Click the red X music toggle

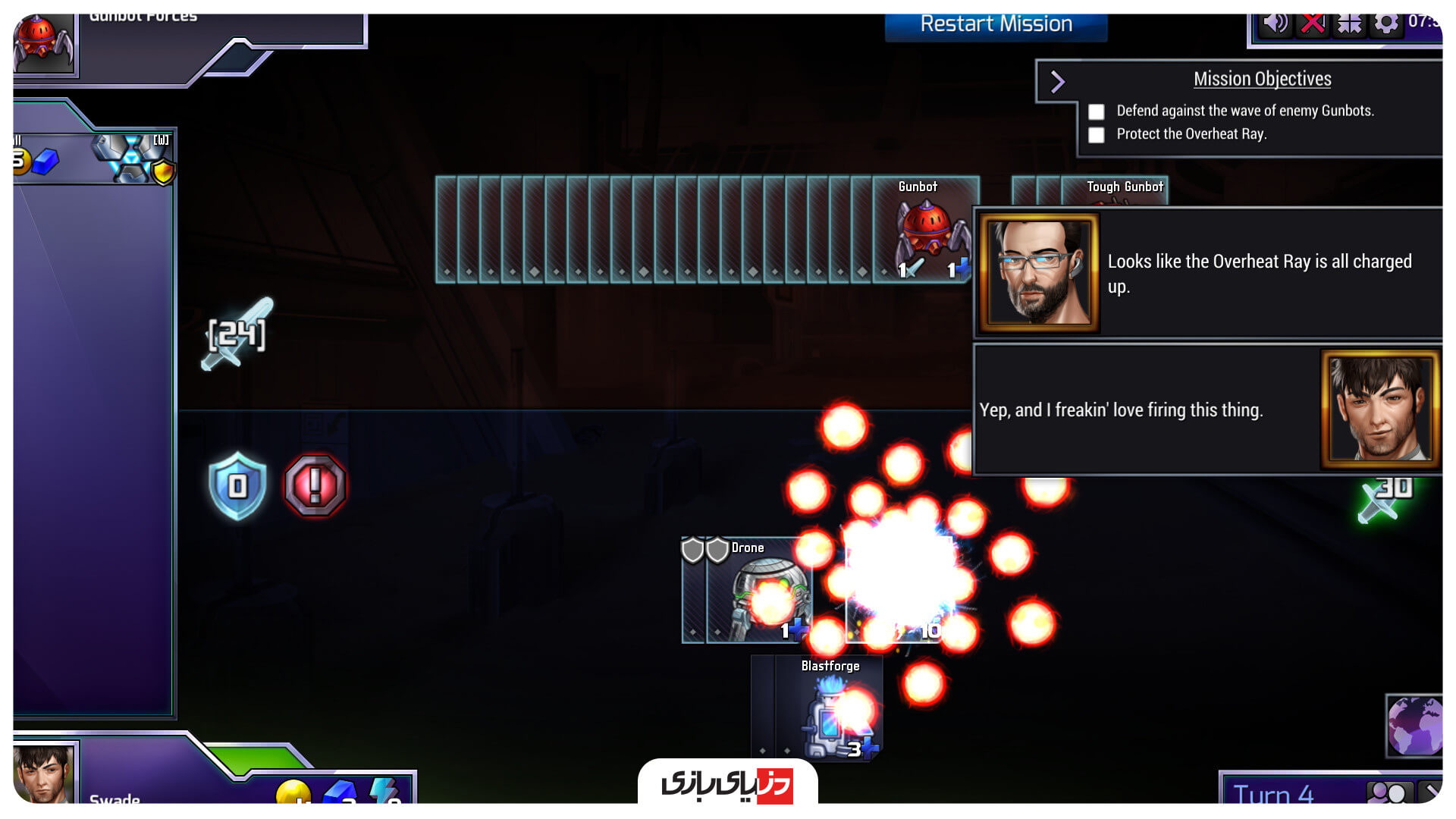1312,24
